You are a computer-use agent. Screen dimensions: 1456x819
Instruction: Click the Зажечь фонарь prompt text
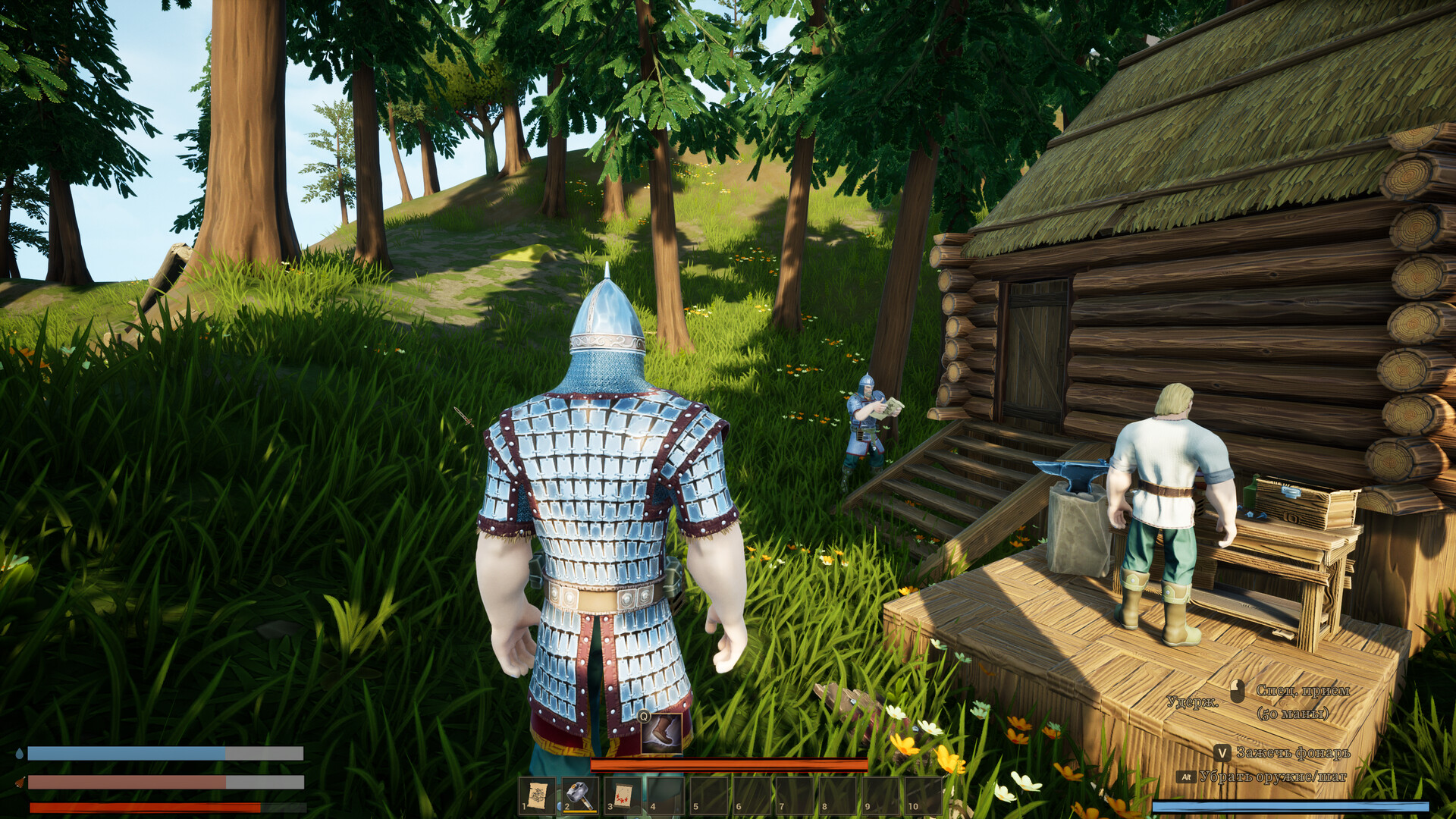pyautogui.click(x=1293, y=753)
